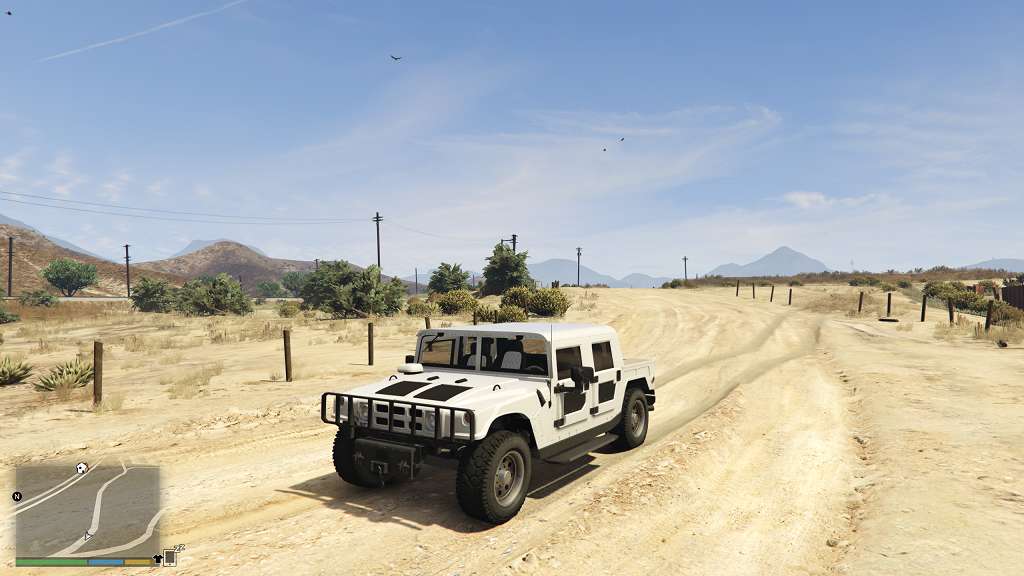Image resolution: width=1024 pixels, height=576 pixels.
Task: Open the sleeping phone icon
Action: (171, 557)
